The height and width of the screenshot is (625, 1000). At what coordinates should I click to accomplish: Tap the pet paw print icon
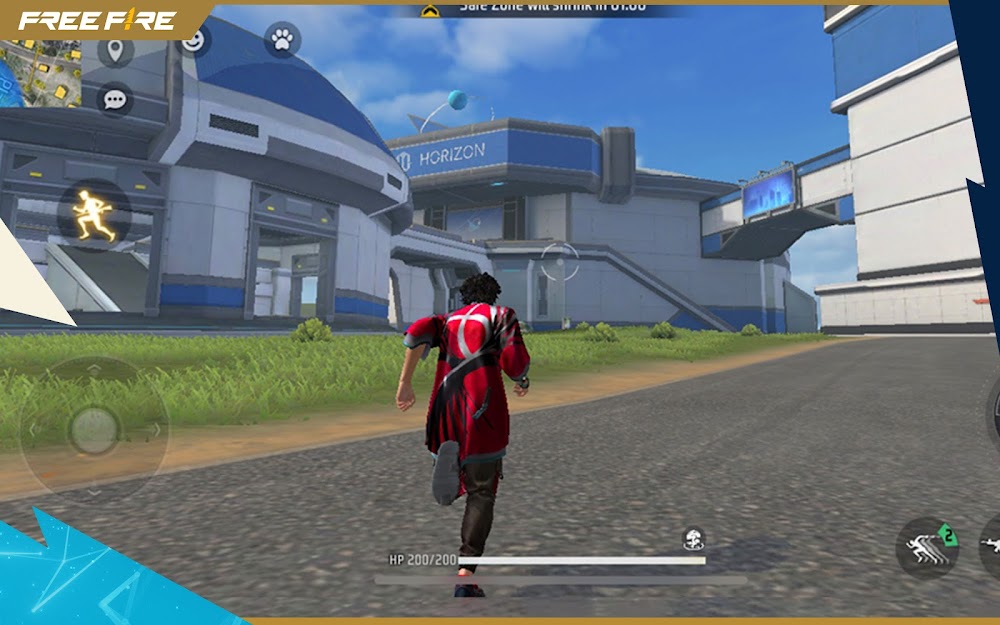[282, 41]
